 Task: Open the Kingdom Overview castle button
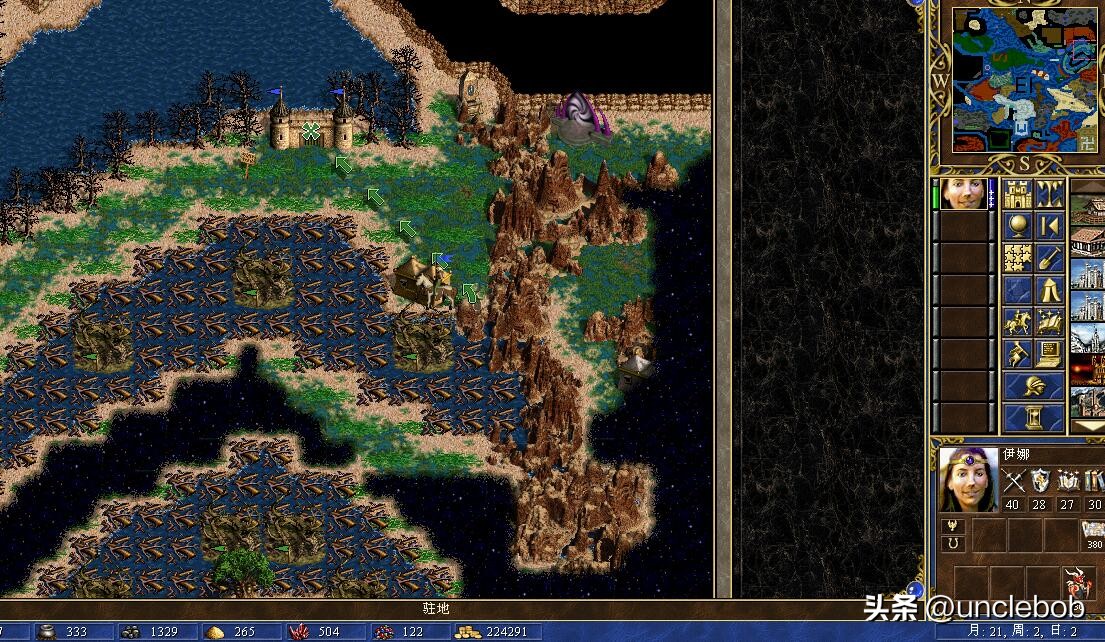pyautogui.click(x=1018, y=194)
